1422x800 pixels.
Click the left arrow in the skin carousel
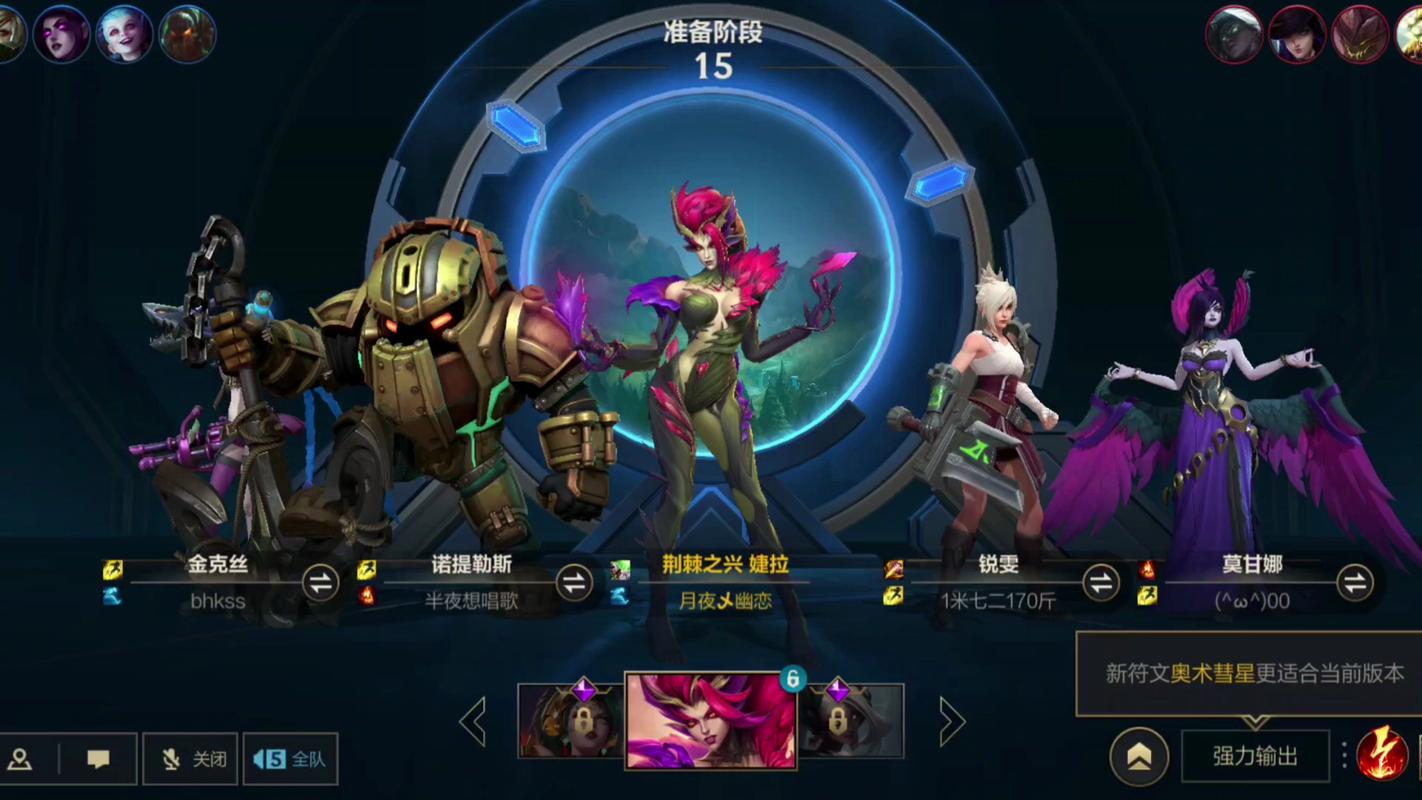(473, 722)
